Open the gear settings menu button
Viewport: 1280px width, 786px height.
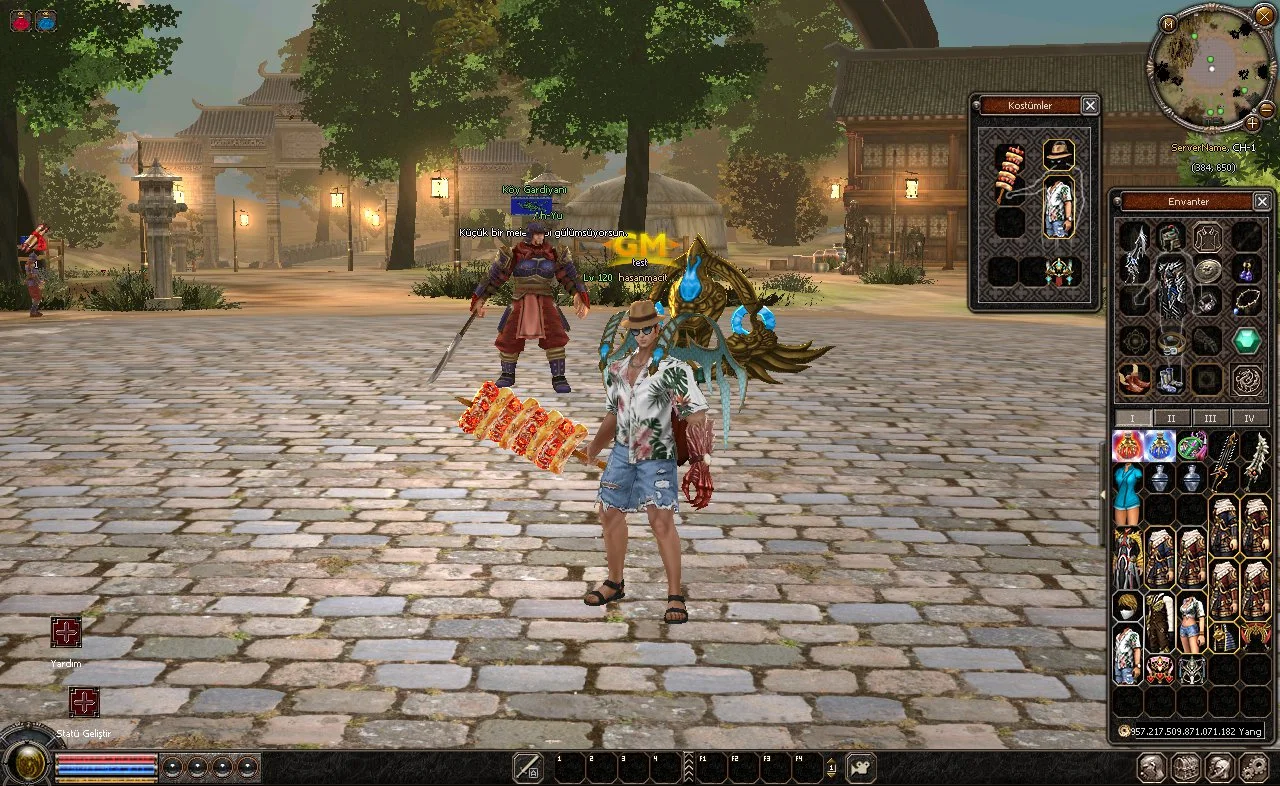1253,767
